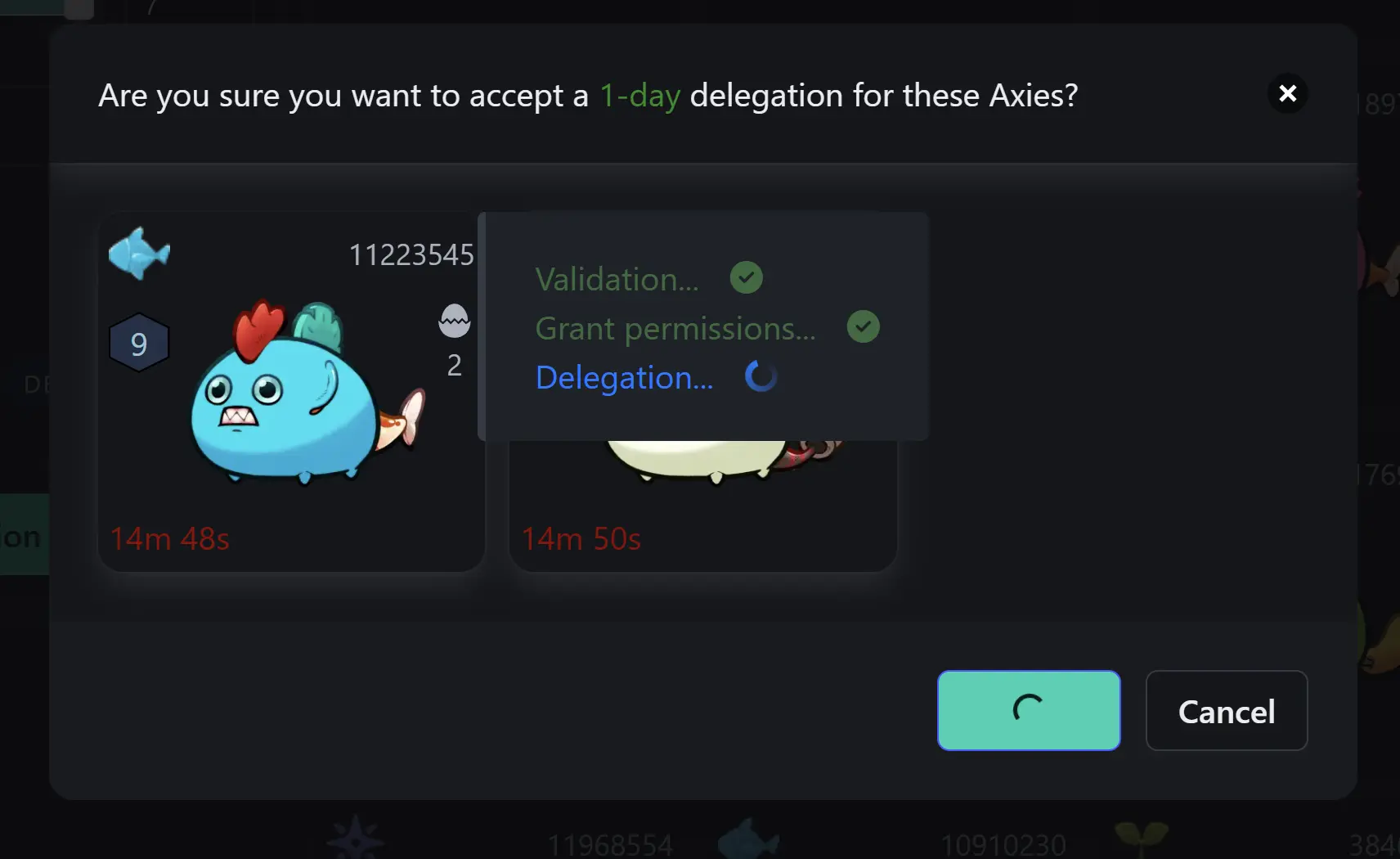
Task: Click the Cancel button
Action: 1227,711
